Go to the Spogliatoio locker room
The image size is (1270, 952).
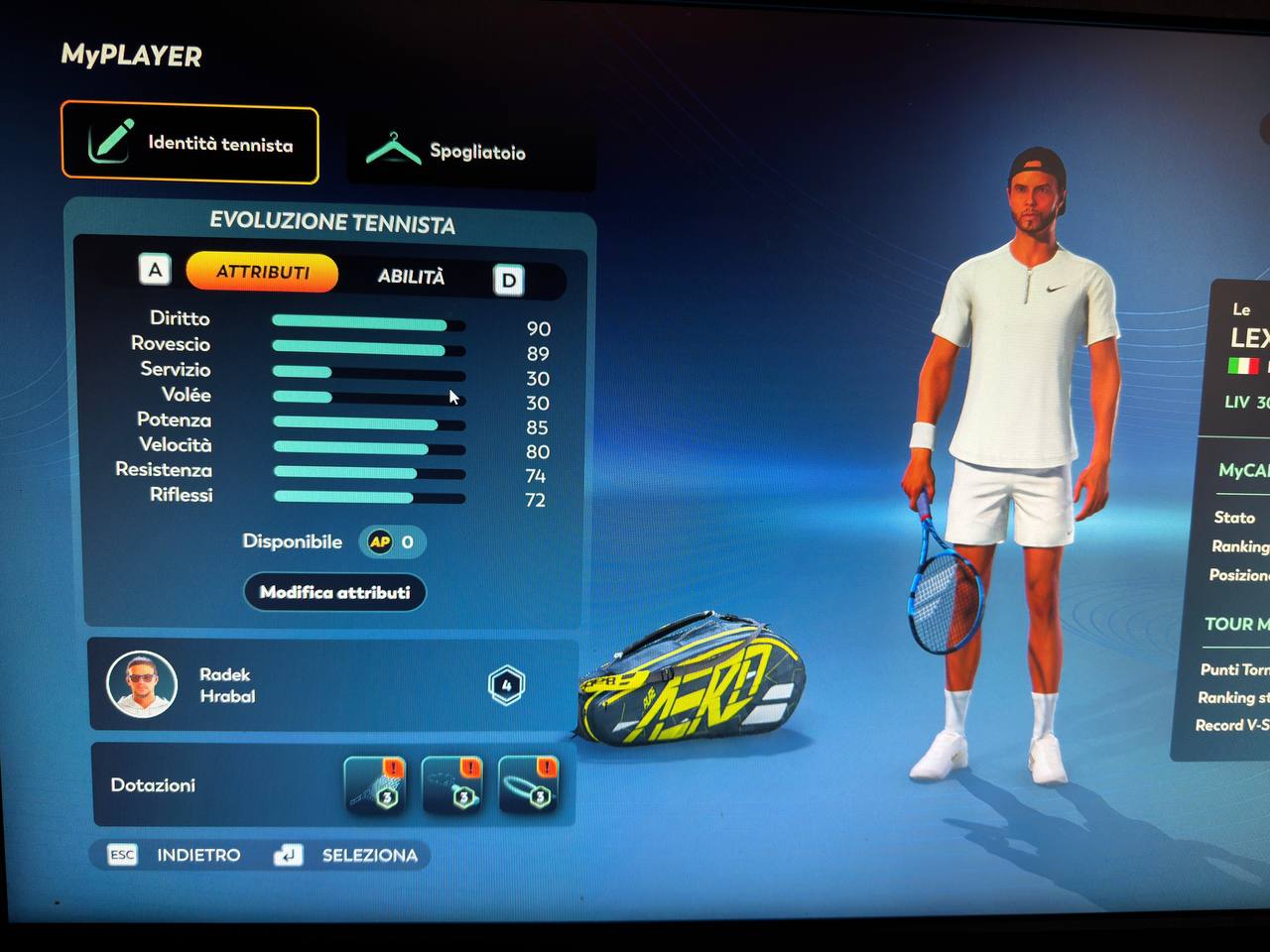tap(470, 151)
